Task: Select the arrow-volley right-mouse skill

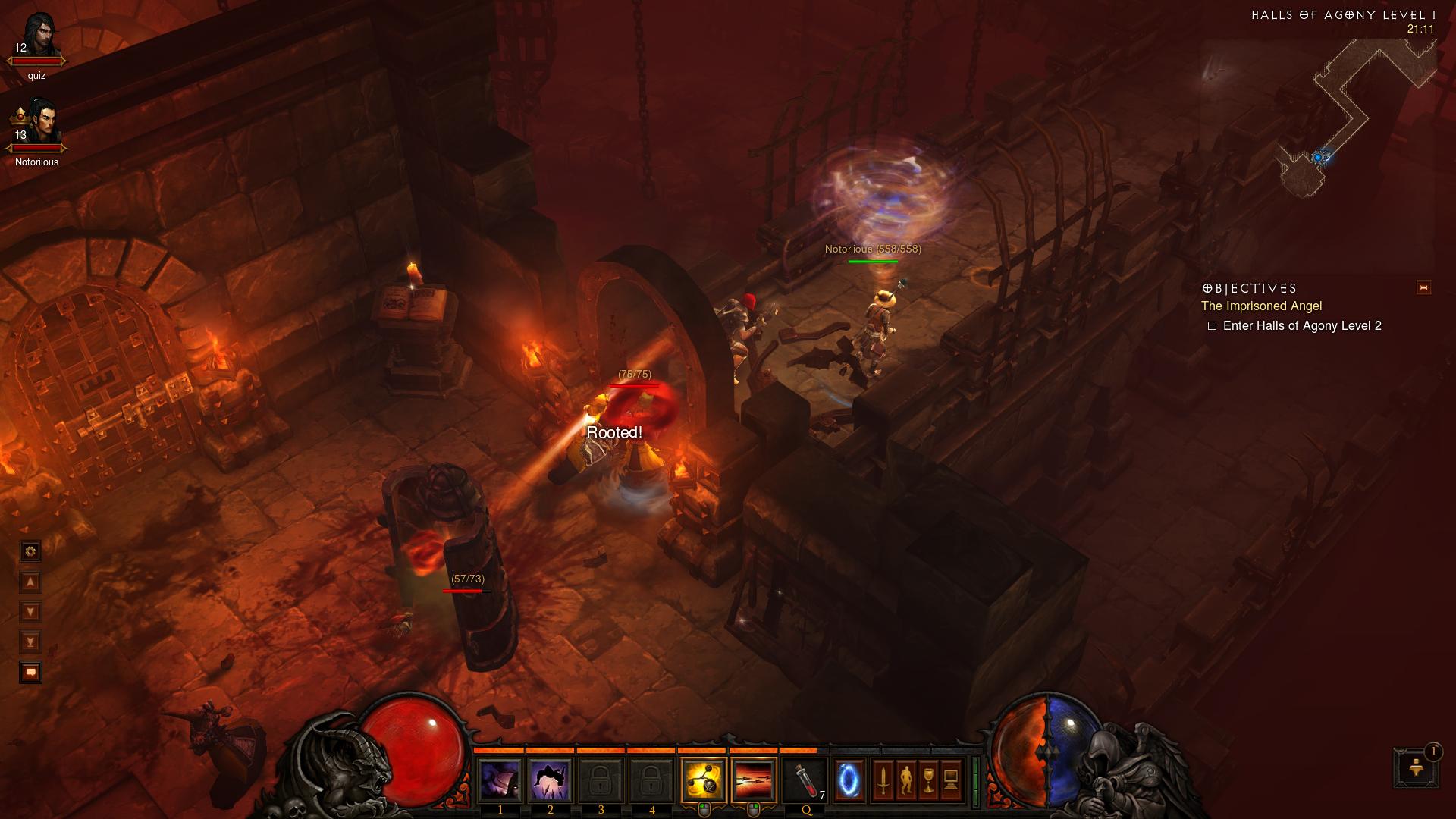Action: click(x=754, y=780)
